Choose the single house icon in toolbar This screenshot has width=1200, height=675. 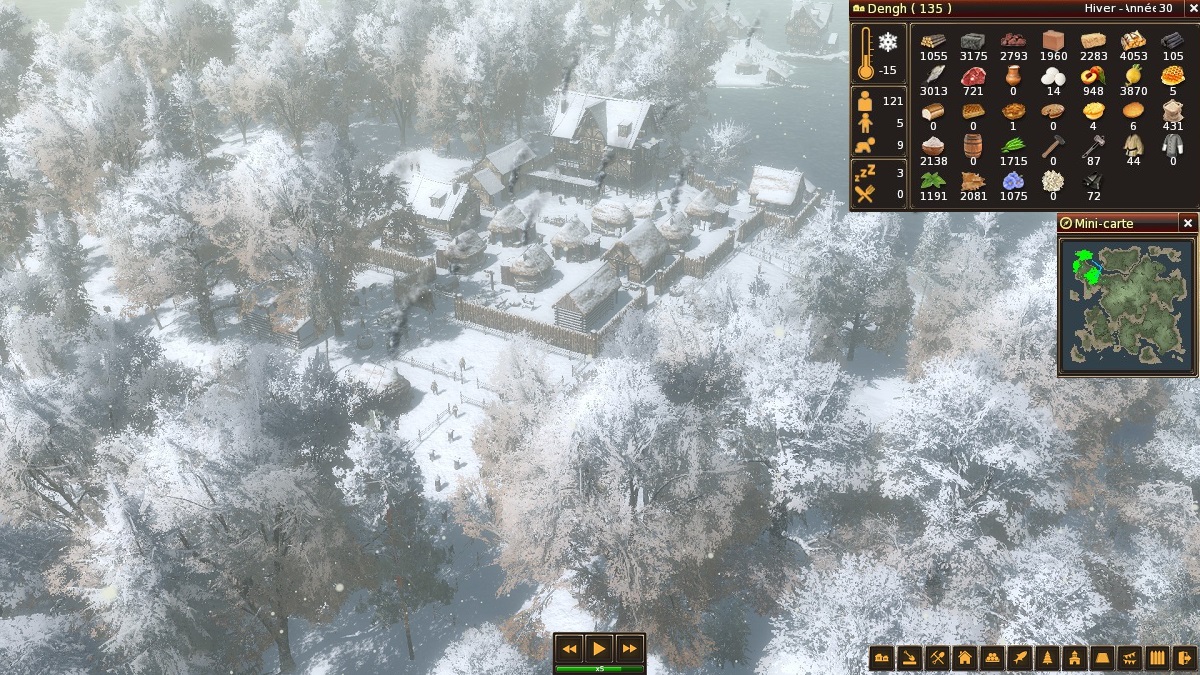pyautogui.click(x=964, y=657)
